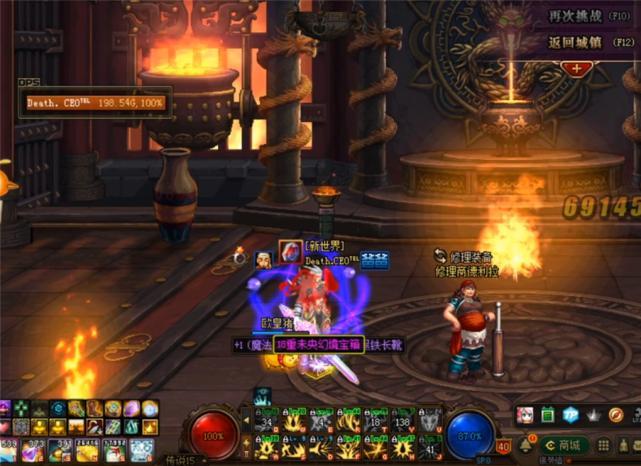The image size is (641, 466).
Task: Expand the red plus button under the results panel
Action: point(576,68)
